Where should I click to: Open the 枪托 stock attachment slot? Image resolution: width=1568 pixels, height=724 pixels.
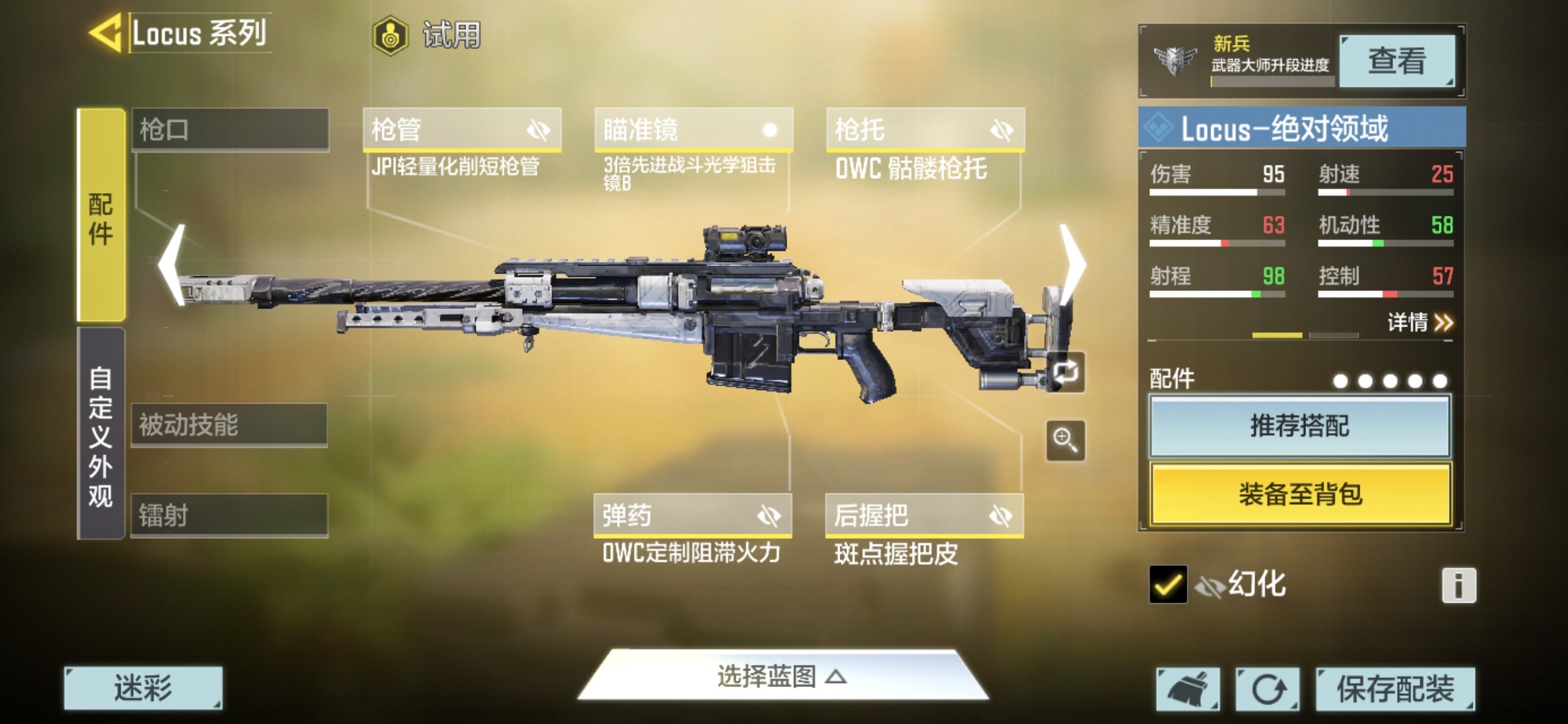coord(925,129)
